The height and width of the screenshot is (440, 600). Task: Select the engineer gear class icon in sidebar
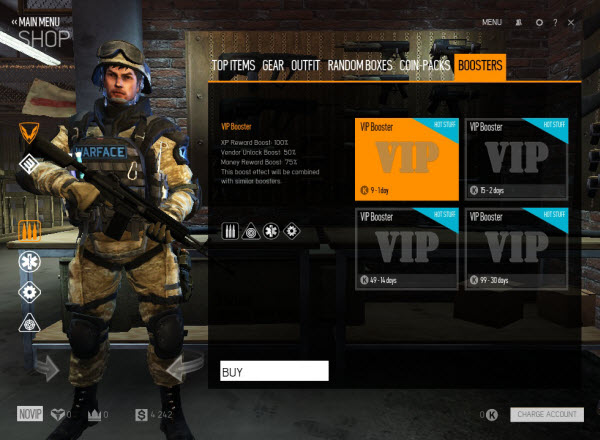pos(28,292)
